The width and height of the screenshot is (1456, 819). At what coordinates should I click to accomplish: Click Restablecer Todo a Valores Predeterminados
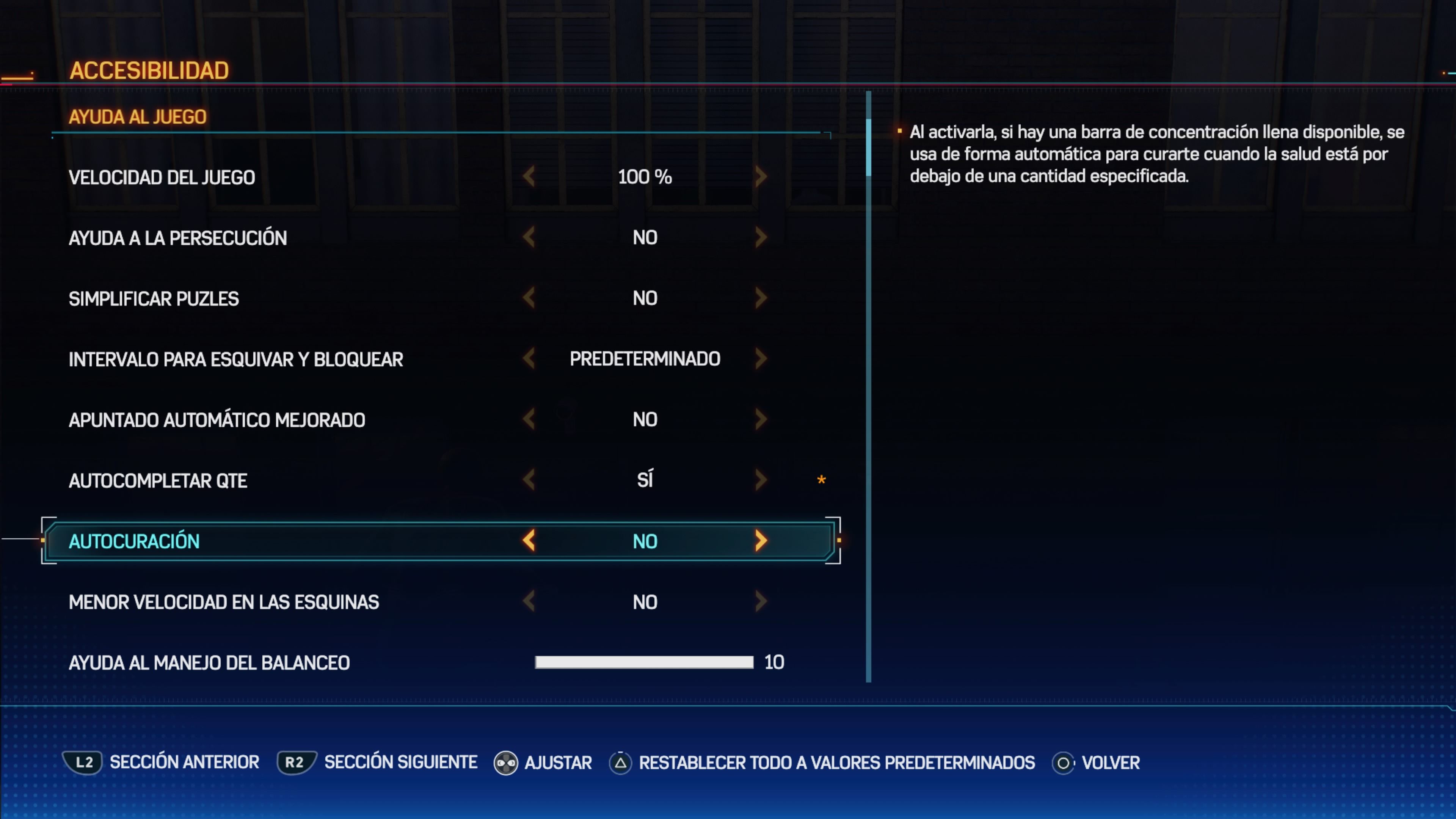tap(836, 763)
